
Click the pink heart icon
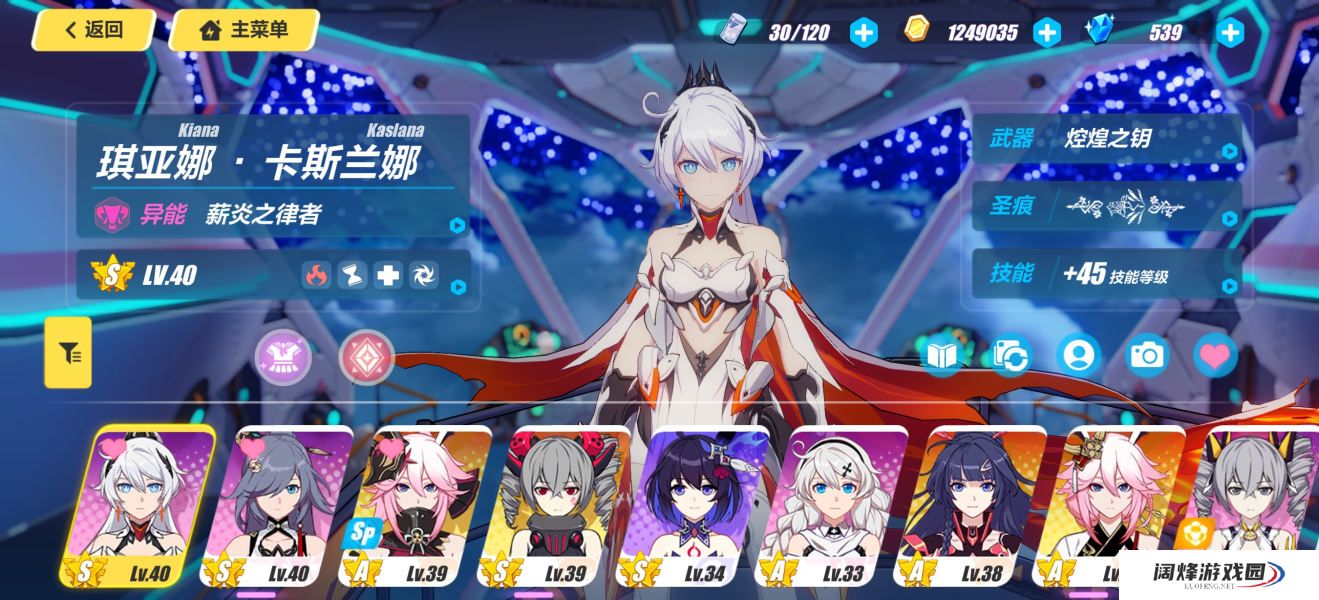click(x=1215, y=355)
